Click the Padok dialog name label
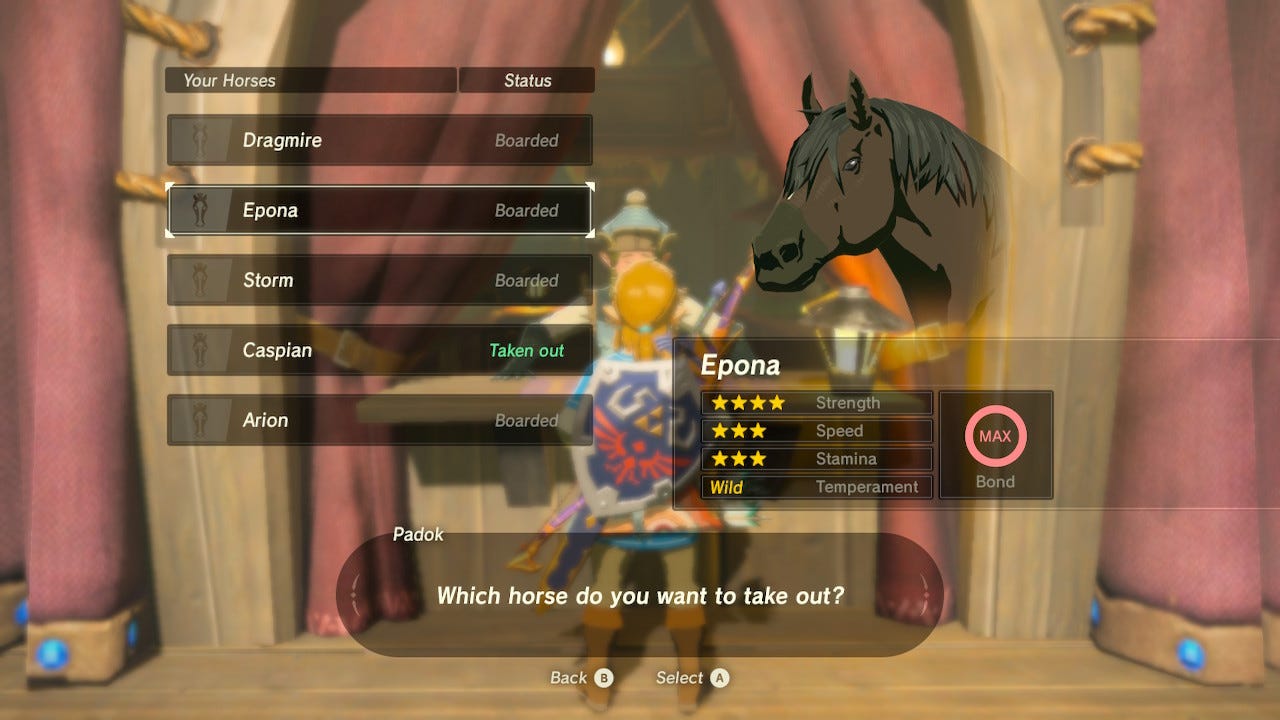The width and height of the screenshot is (1280, 720). coord(420,535)
